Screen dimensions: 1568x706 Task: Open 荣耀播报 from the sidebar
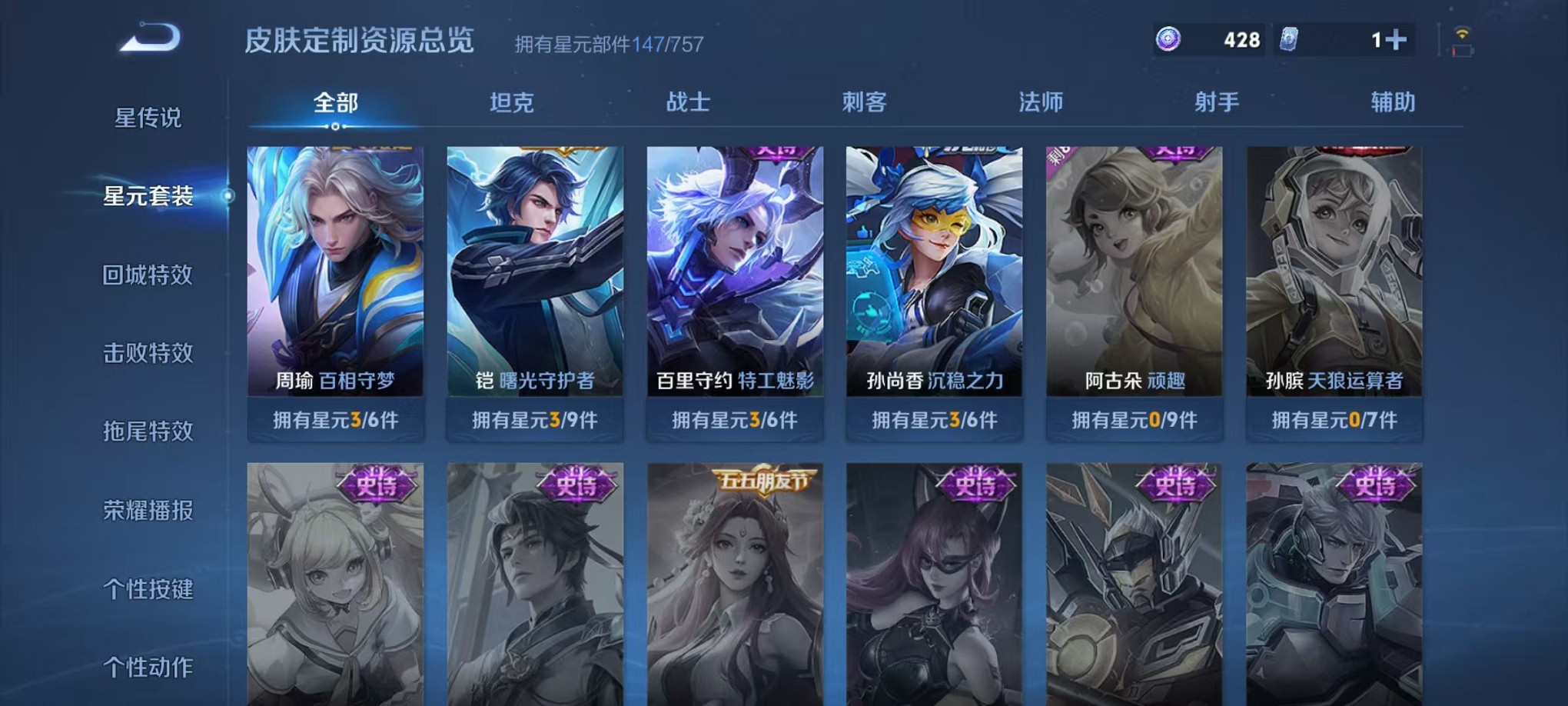[x=148, y=508]
